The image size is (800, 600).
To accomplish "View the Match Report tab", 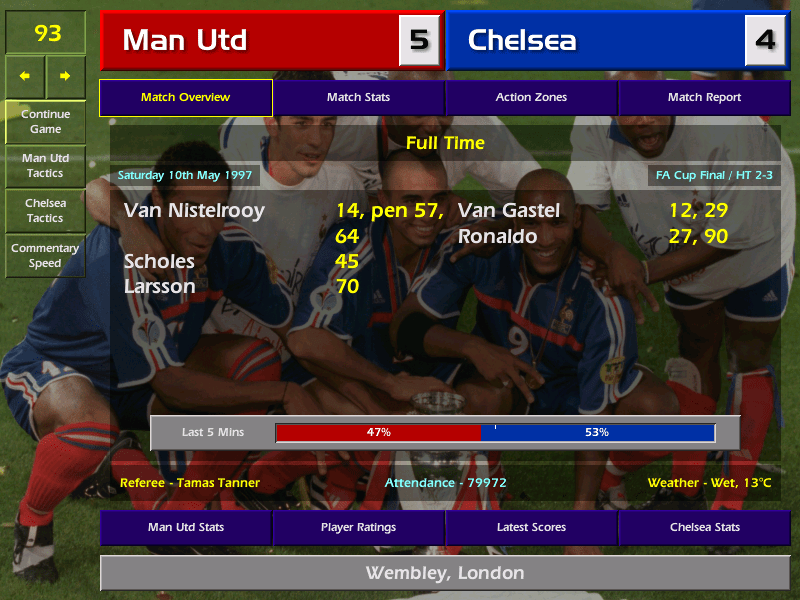I will (704, 97).
